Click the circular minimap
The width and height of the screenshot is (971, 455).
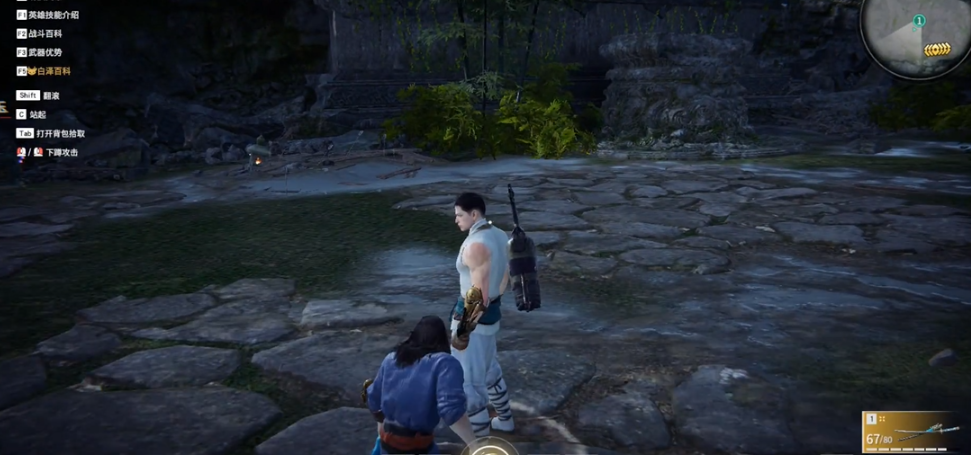tap(914, 35)
